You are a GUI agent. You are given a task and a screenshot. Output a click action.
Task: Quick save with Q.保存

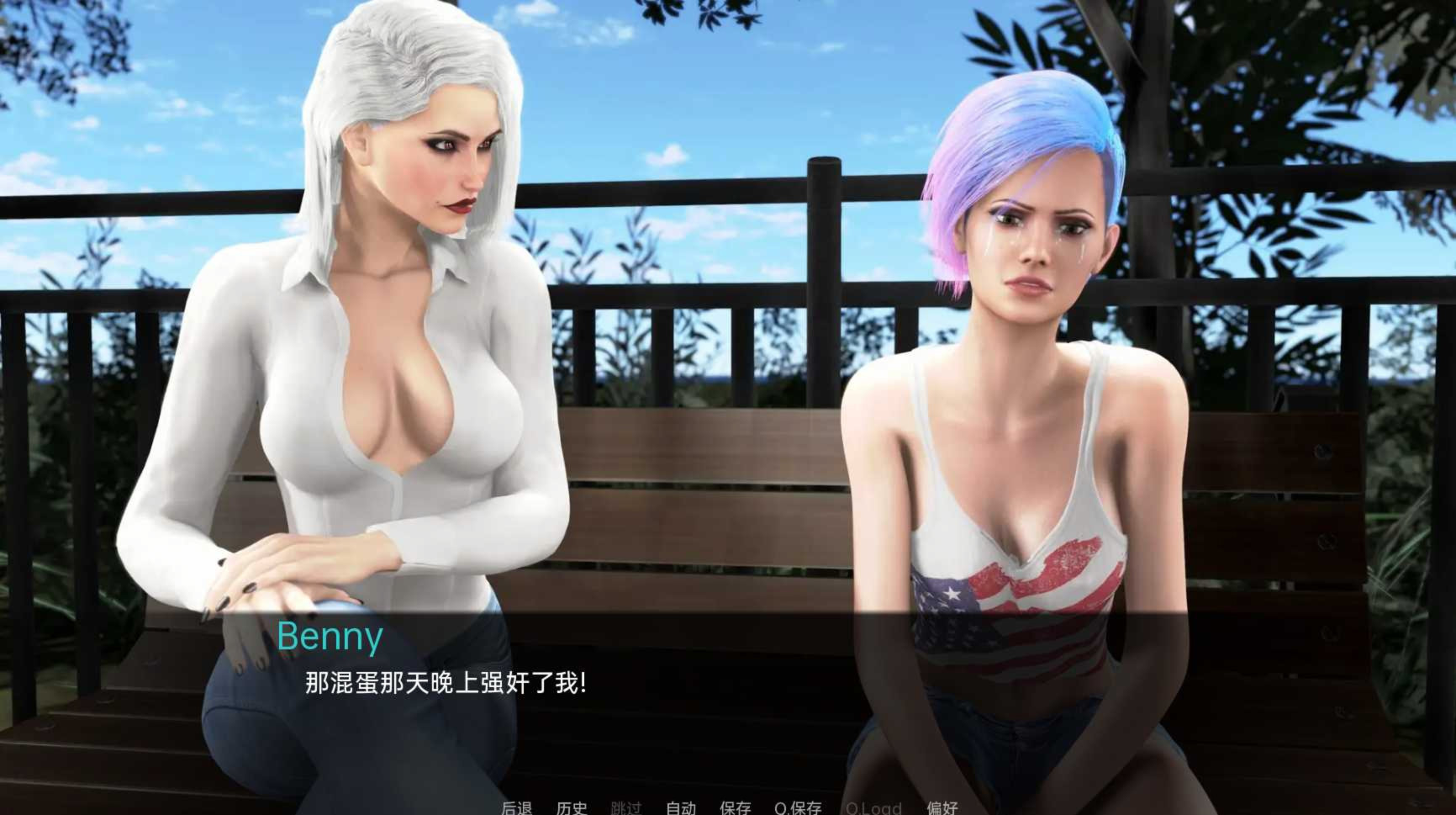(x=798, y=807)
